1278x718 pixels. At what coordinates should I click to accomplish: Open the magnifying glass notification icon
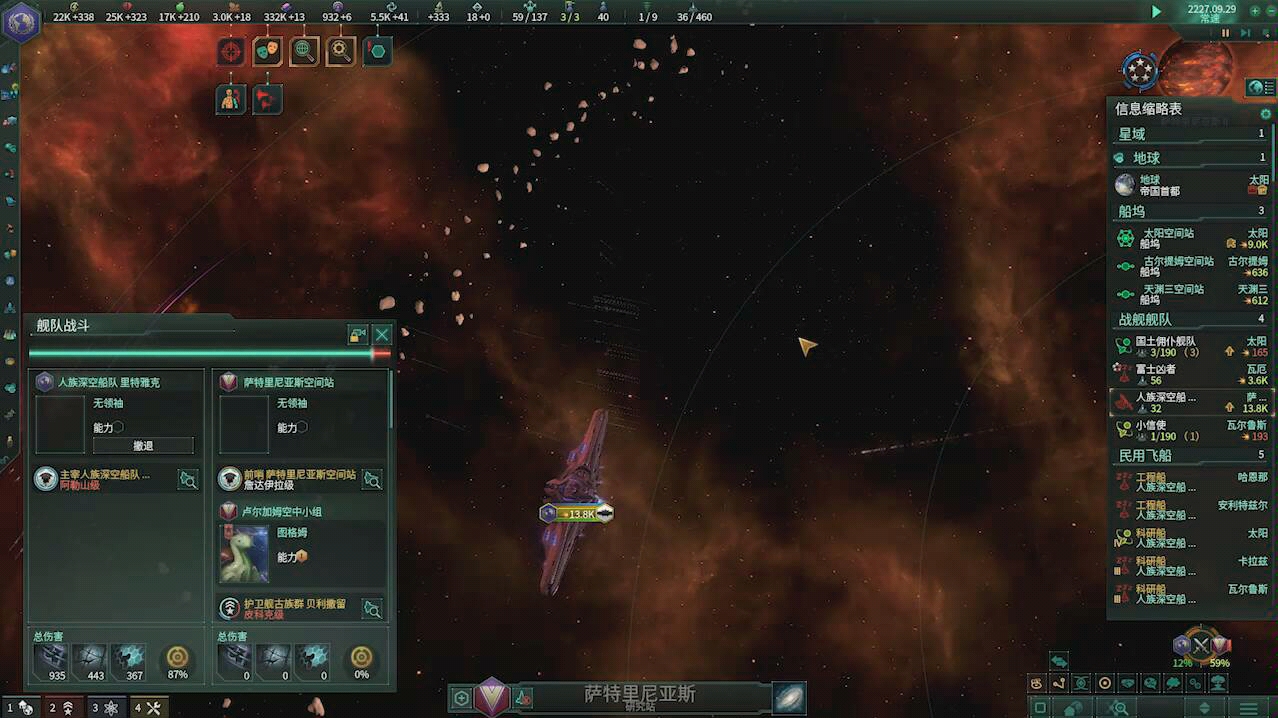pyautogui.click(x=341, y=51)
